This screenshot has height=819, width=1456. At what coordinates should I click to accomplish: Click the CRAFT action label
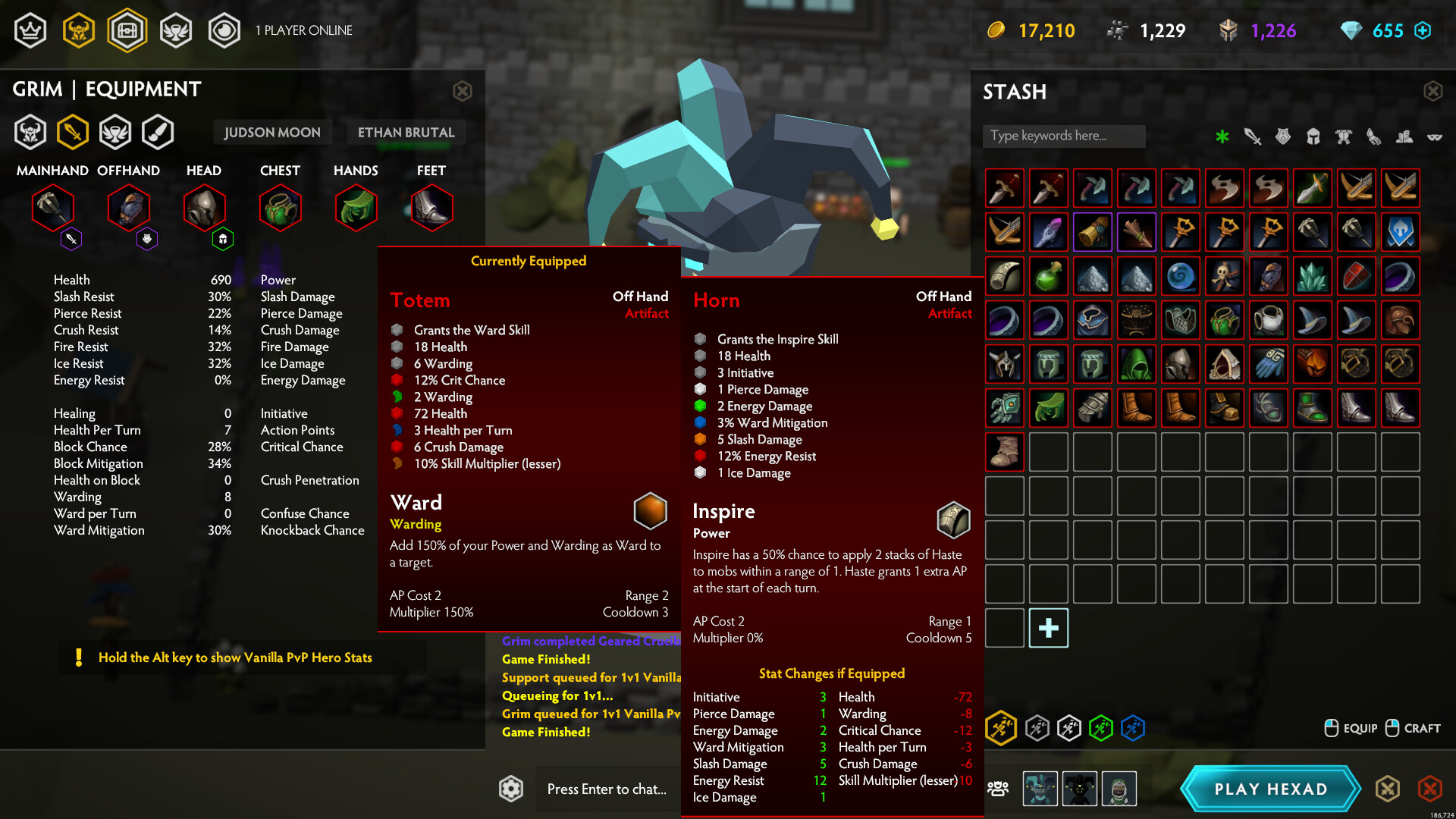click(x=1422, y=728)
